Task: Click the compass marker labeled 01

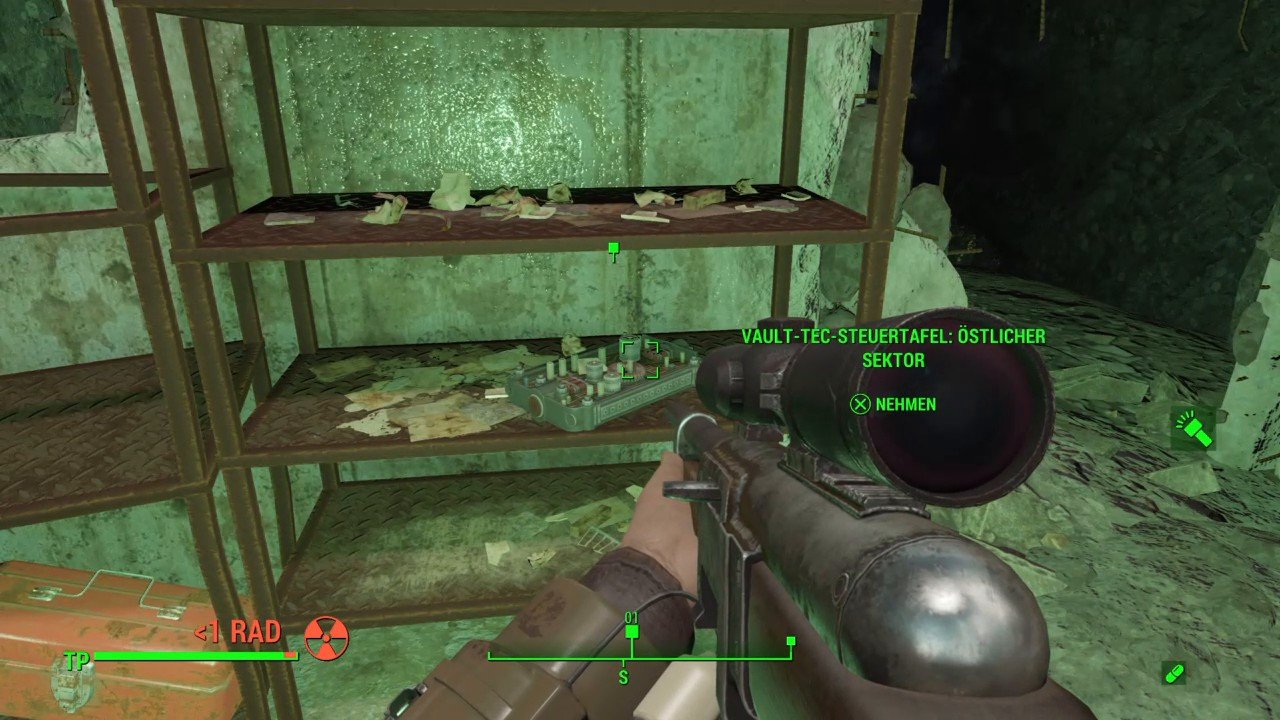Action: (631, 631)
